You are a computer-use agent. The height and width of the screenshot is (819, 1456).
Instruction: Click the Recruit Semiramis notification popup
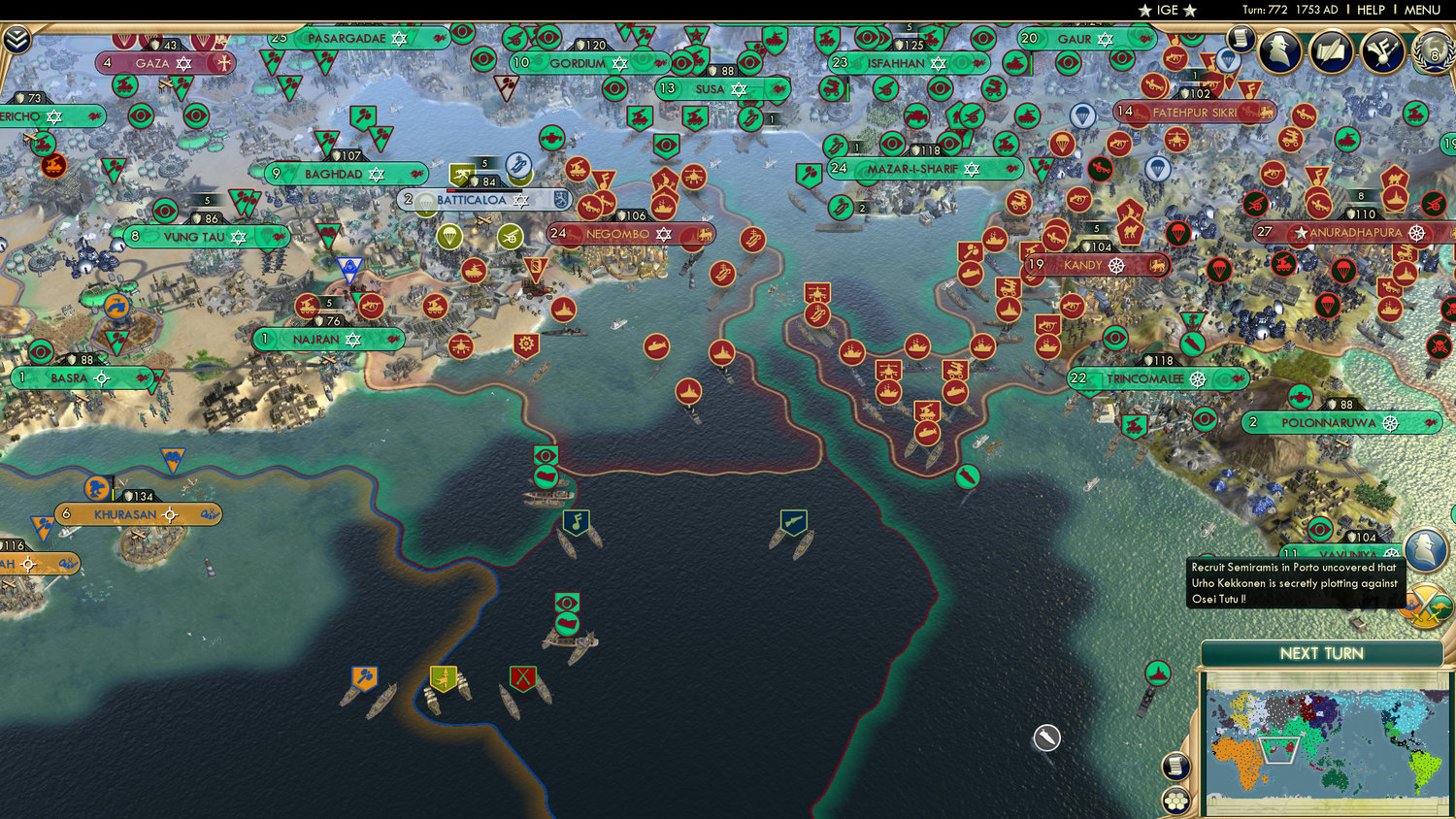[x=1293, y=582]
